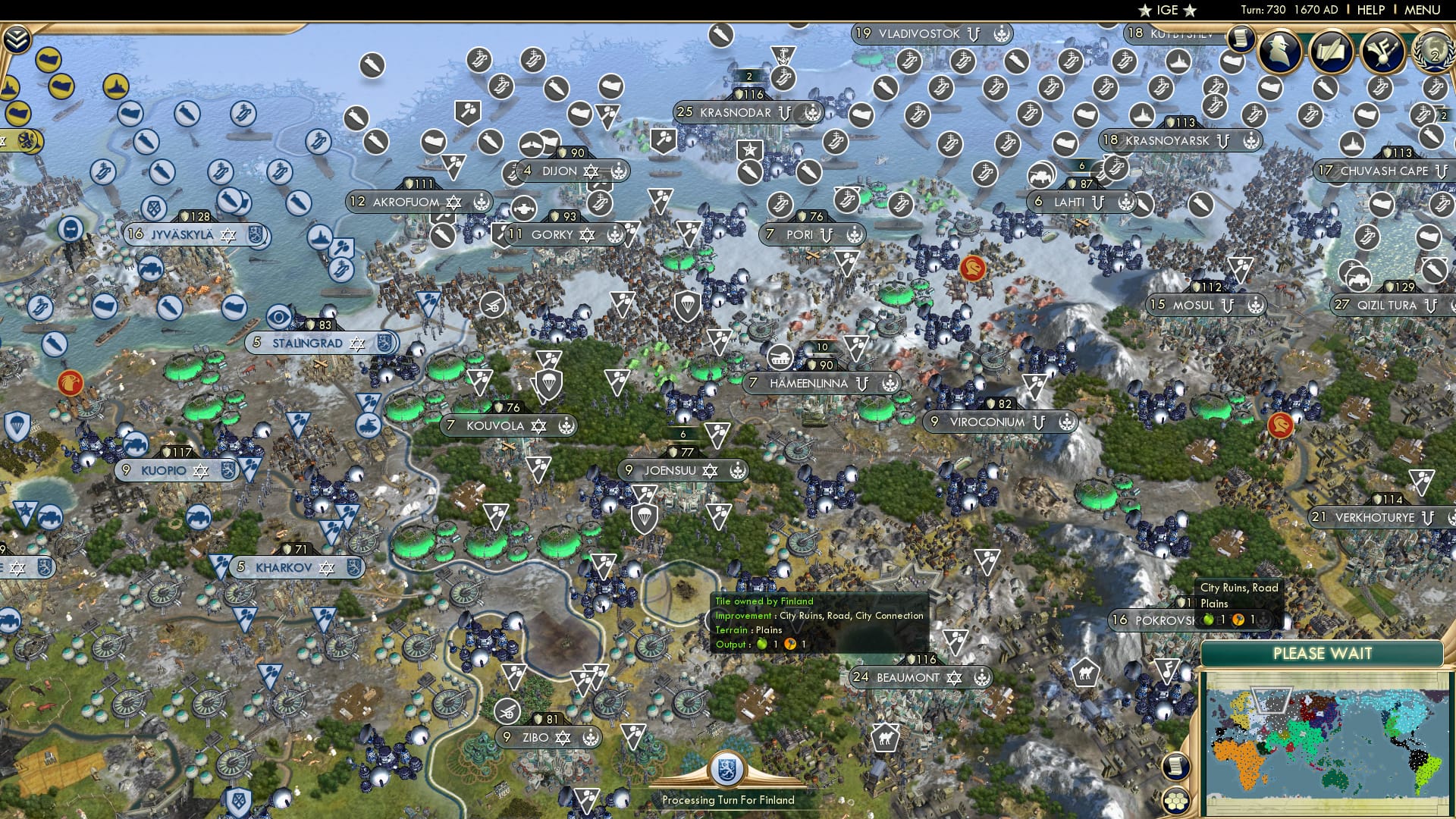
Task: Open the game MENU
Action: [1424, 9]
